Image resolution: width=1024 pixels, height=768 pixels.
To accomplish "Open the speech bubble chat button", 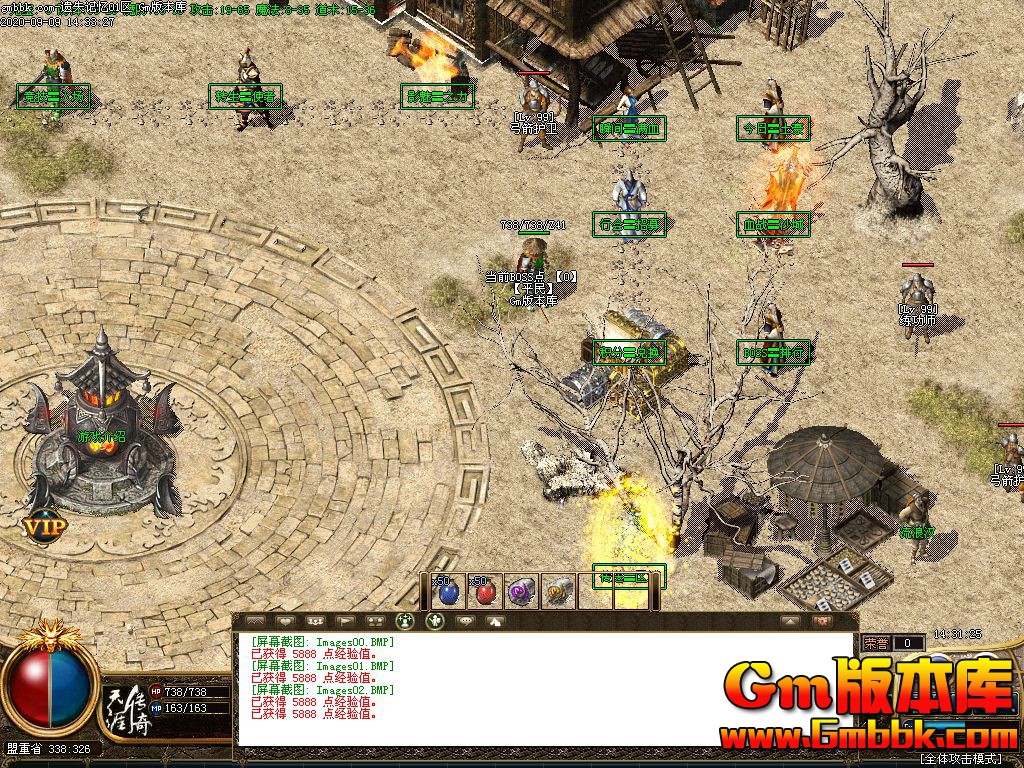I will coord(465,621).
